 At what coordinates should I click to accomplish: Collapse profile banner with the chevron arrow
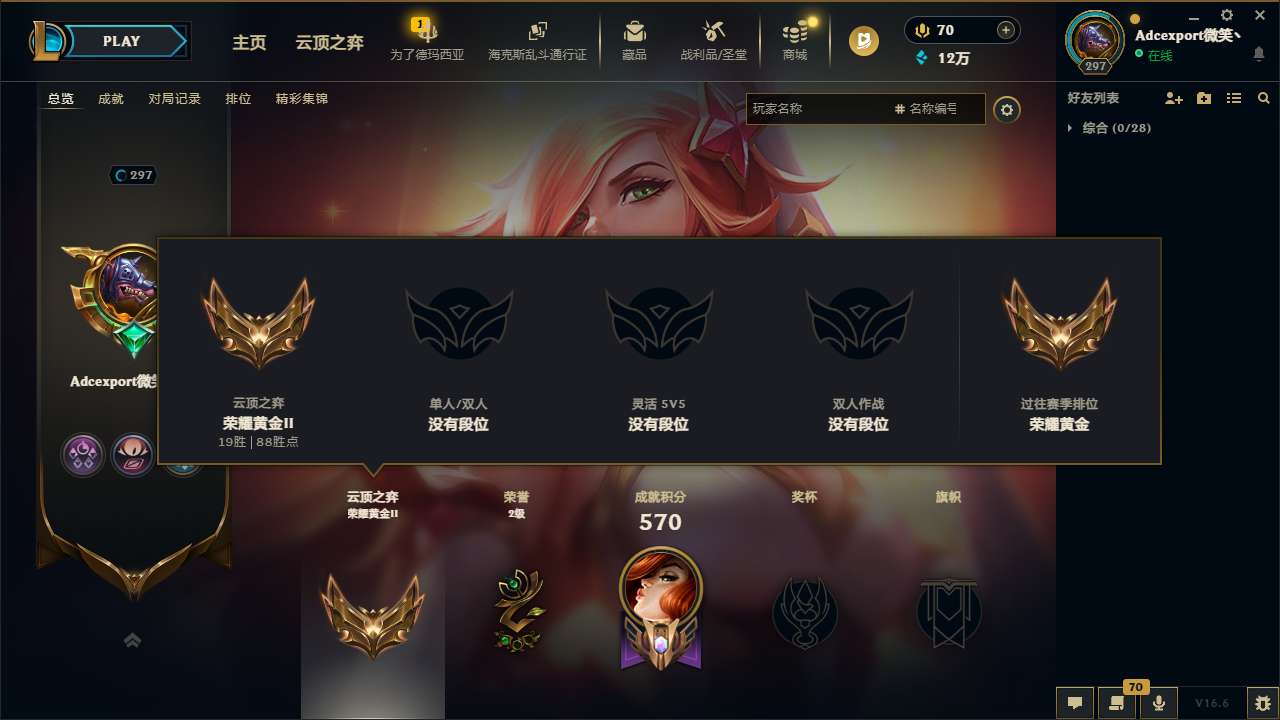click(133, 640)
